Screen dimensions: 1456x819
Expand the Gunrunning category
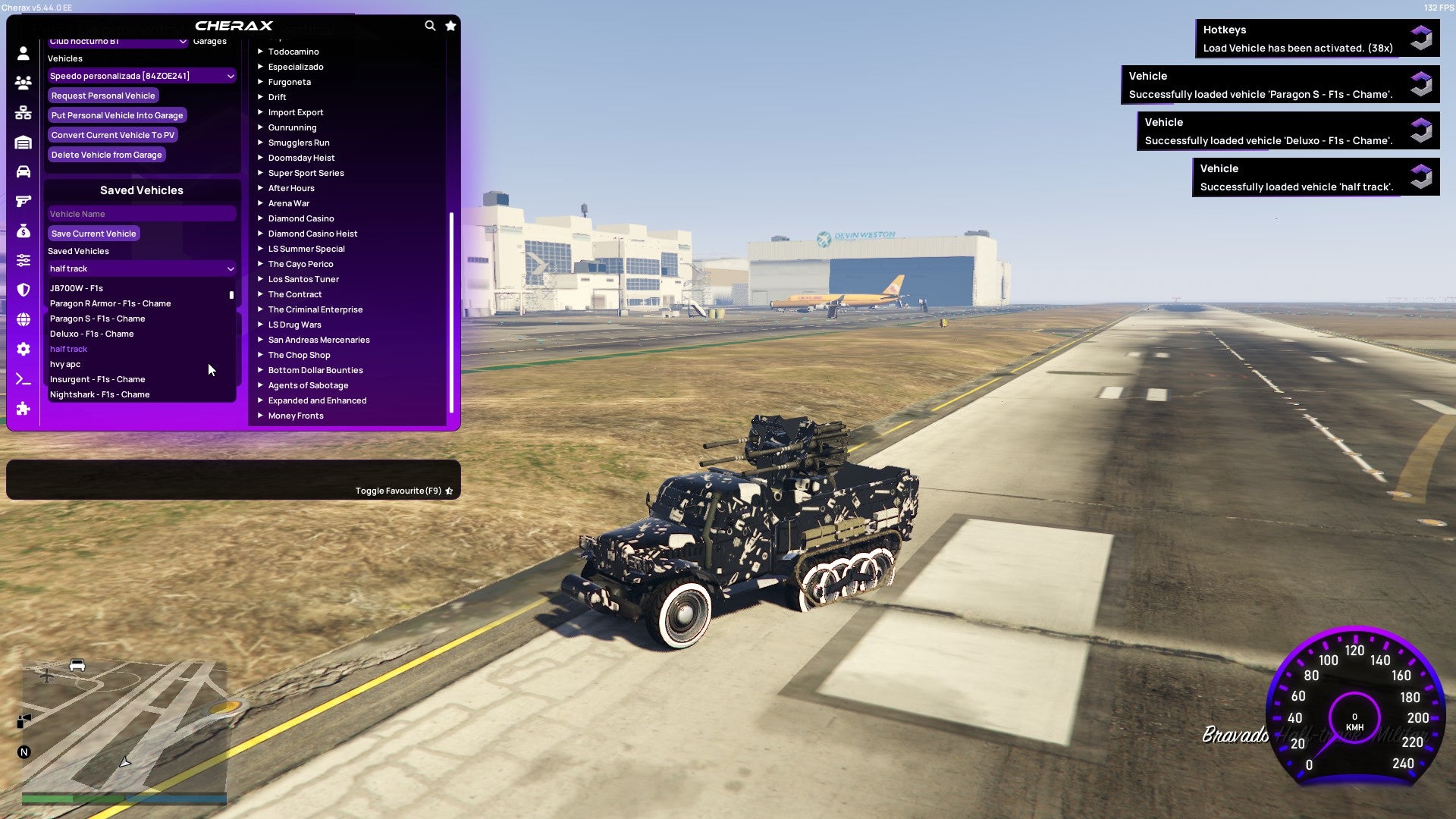tap(293, 127)
